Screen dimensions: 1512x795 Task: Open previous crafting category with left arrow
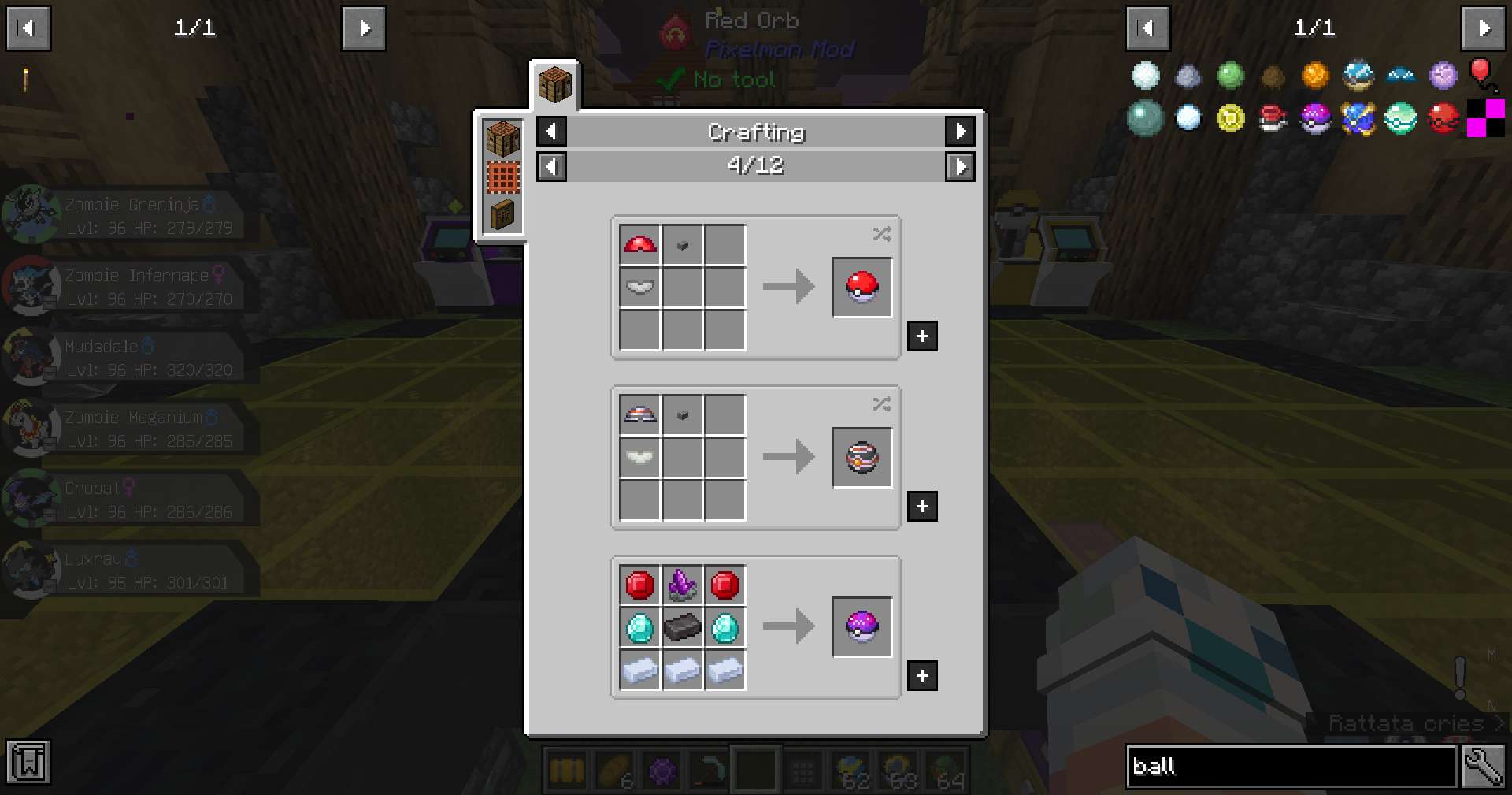550,132
